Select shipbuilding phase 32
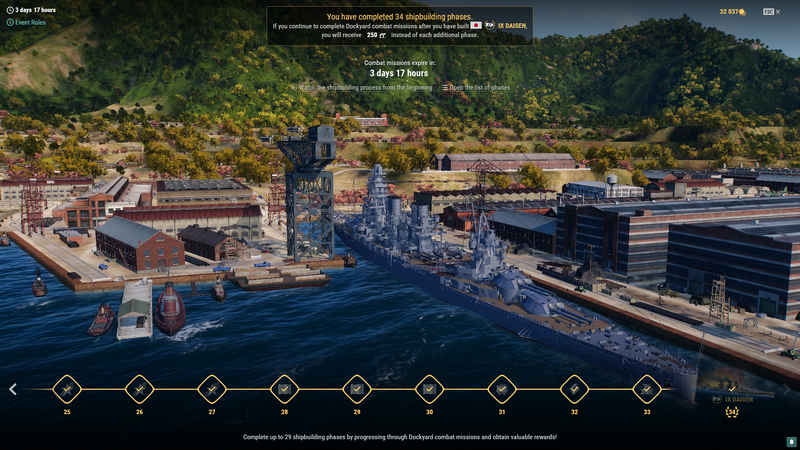 pyautogui.click(x=574, y=389)
